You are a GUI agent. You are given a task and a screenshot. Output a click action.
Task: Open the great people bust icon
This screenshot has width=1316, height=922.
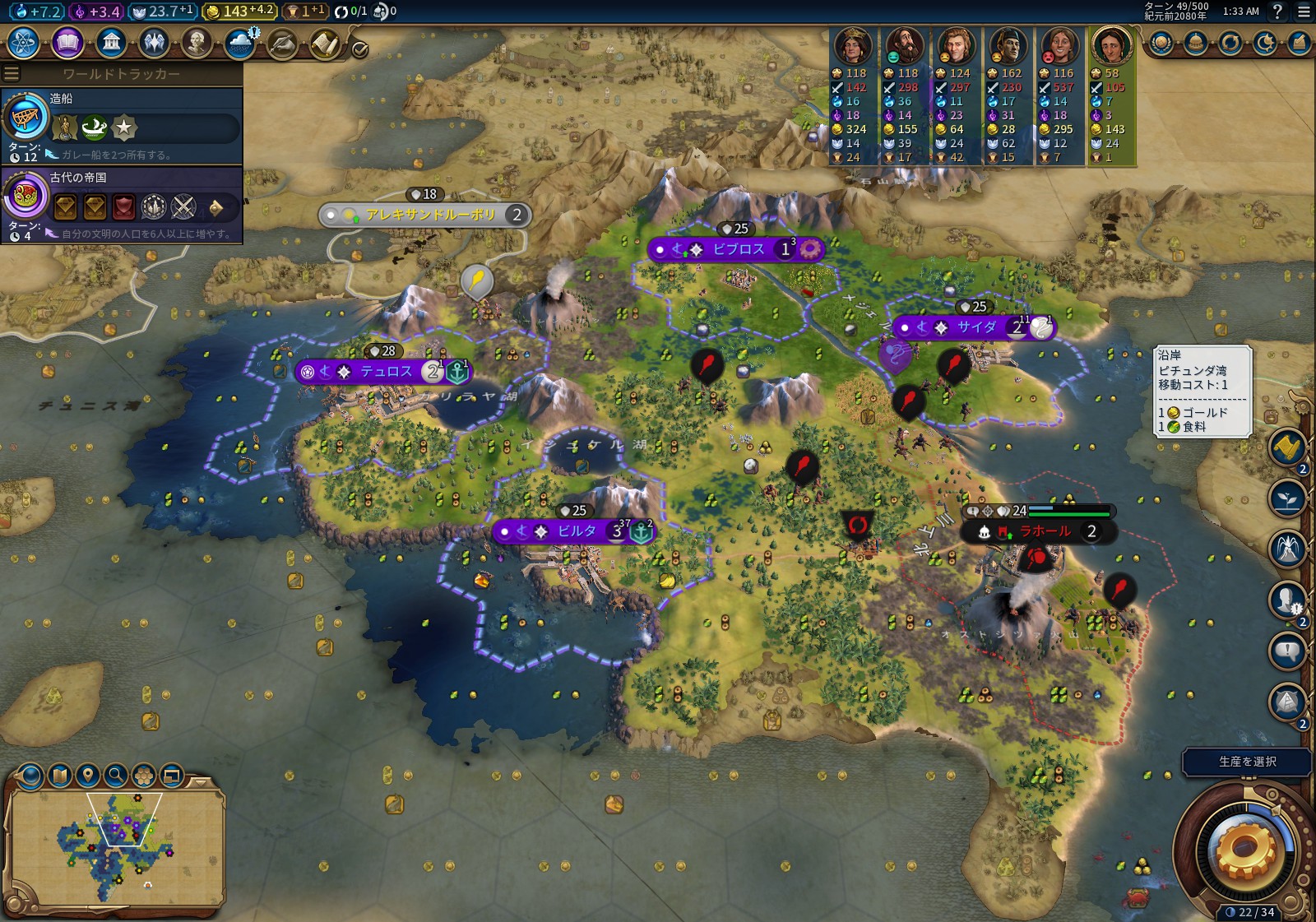(x=197, y=42)
